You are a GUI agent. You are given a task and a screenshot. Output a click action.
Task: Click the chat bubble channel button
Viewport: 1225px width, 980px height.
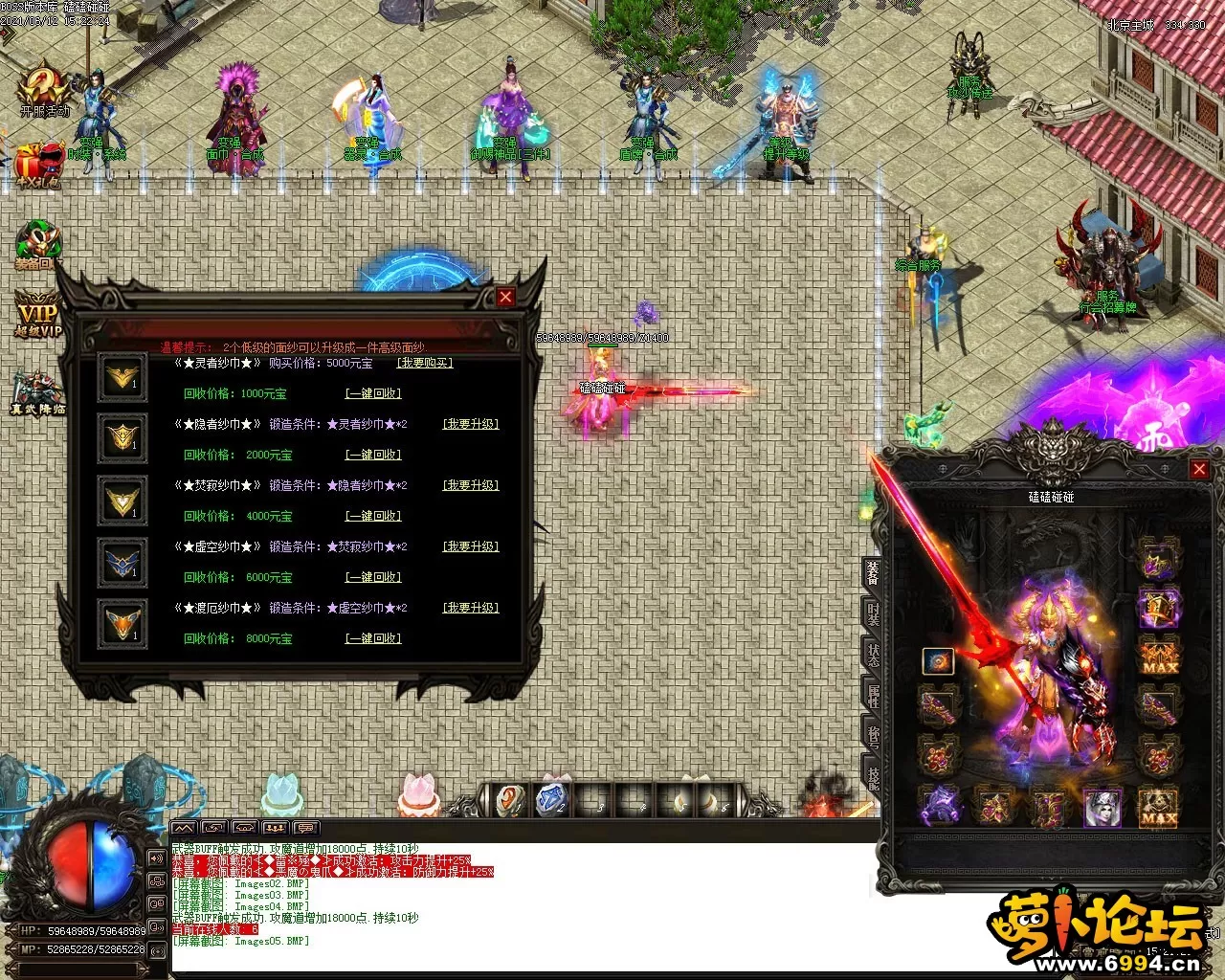click(306, 828)
